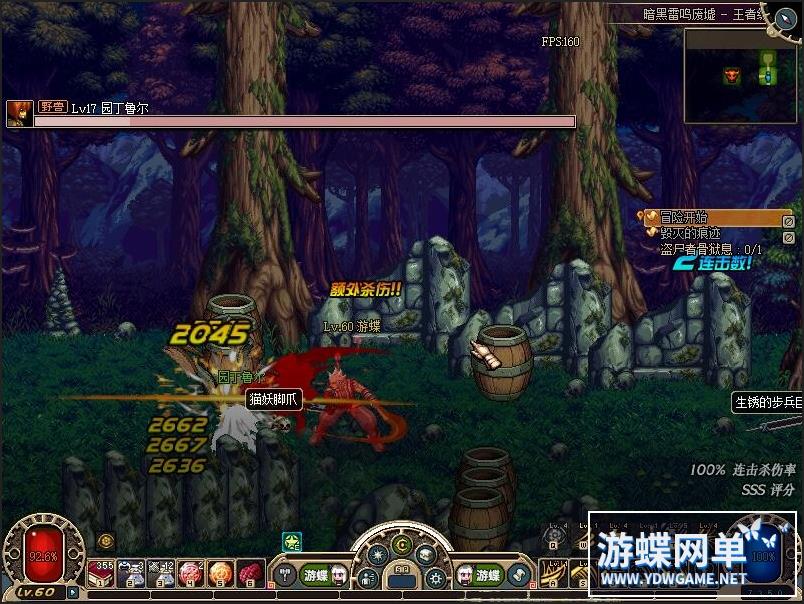This screenshot has height=604, width=804.
Task: Click the green star buff icon
Action: pyautogui.click(x=291, y=541)
